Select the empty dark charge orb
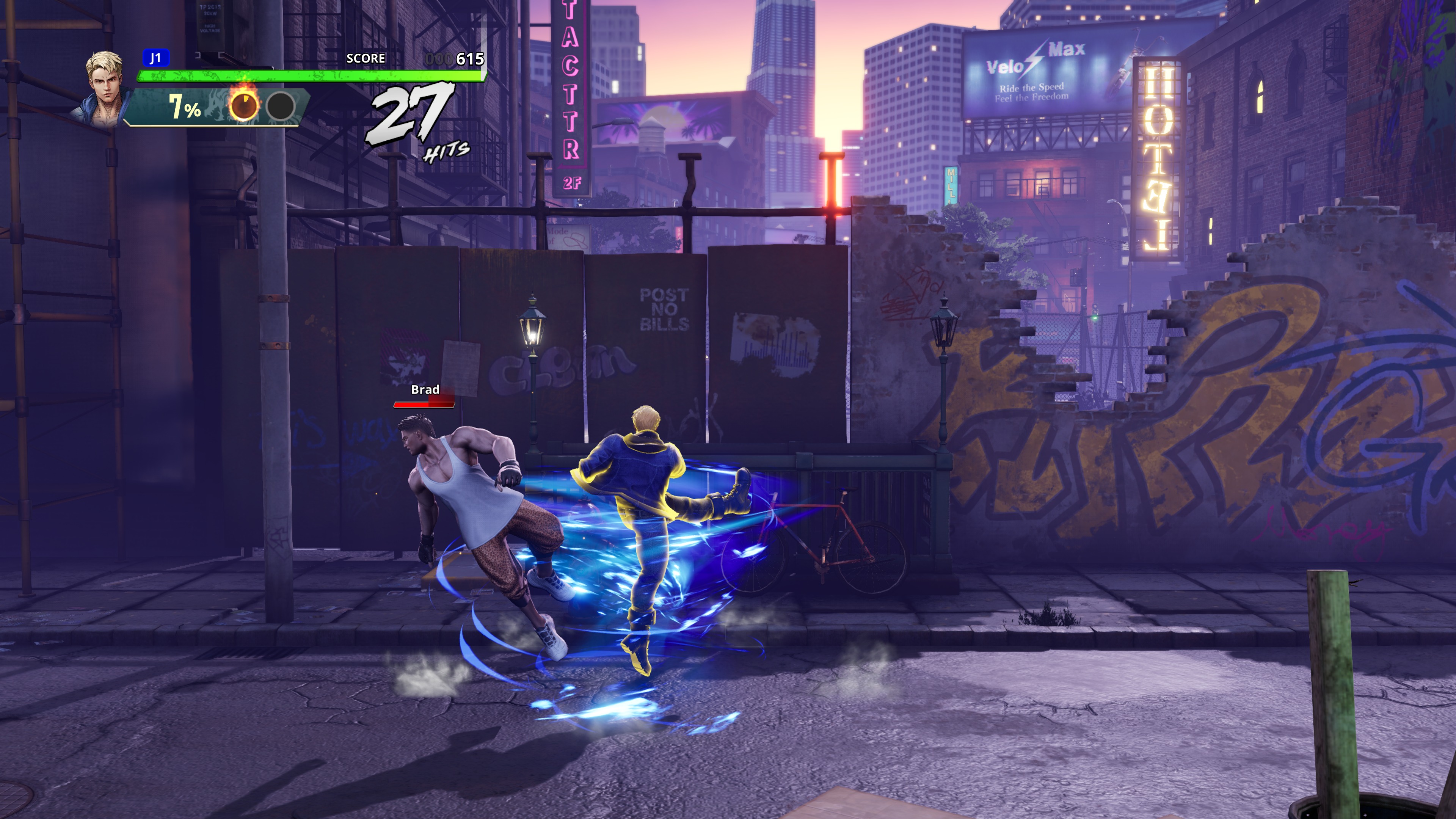 coord(280,106)
